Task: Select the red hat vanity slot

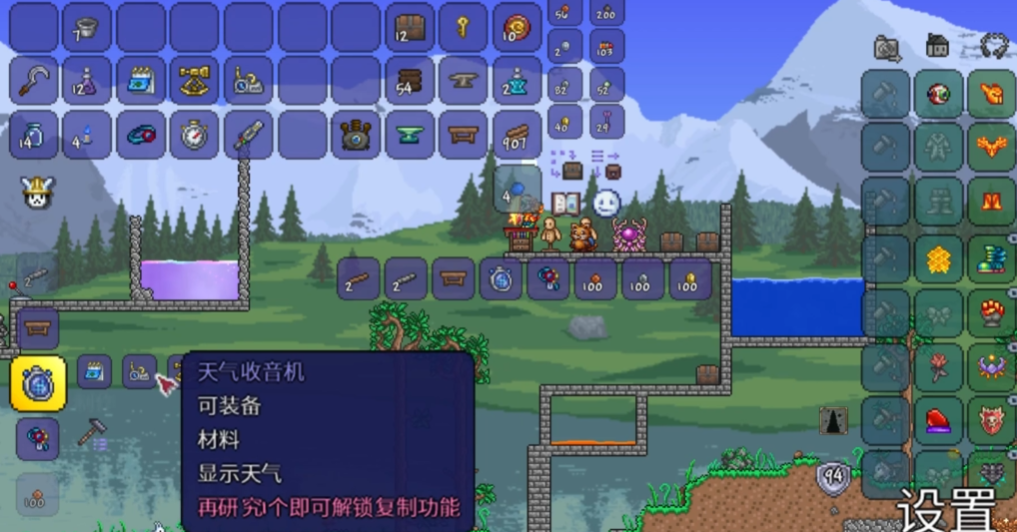Action: click(938, 421)
